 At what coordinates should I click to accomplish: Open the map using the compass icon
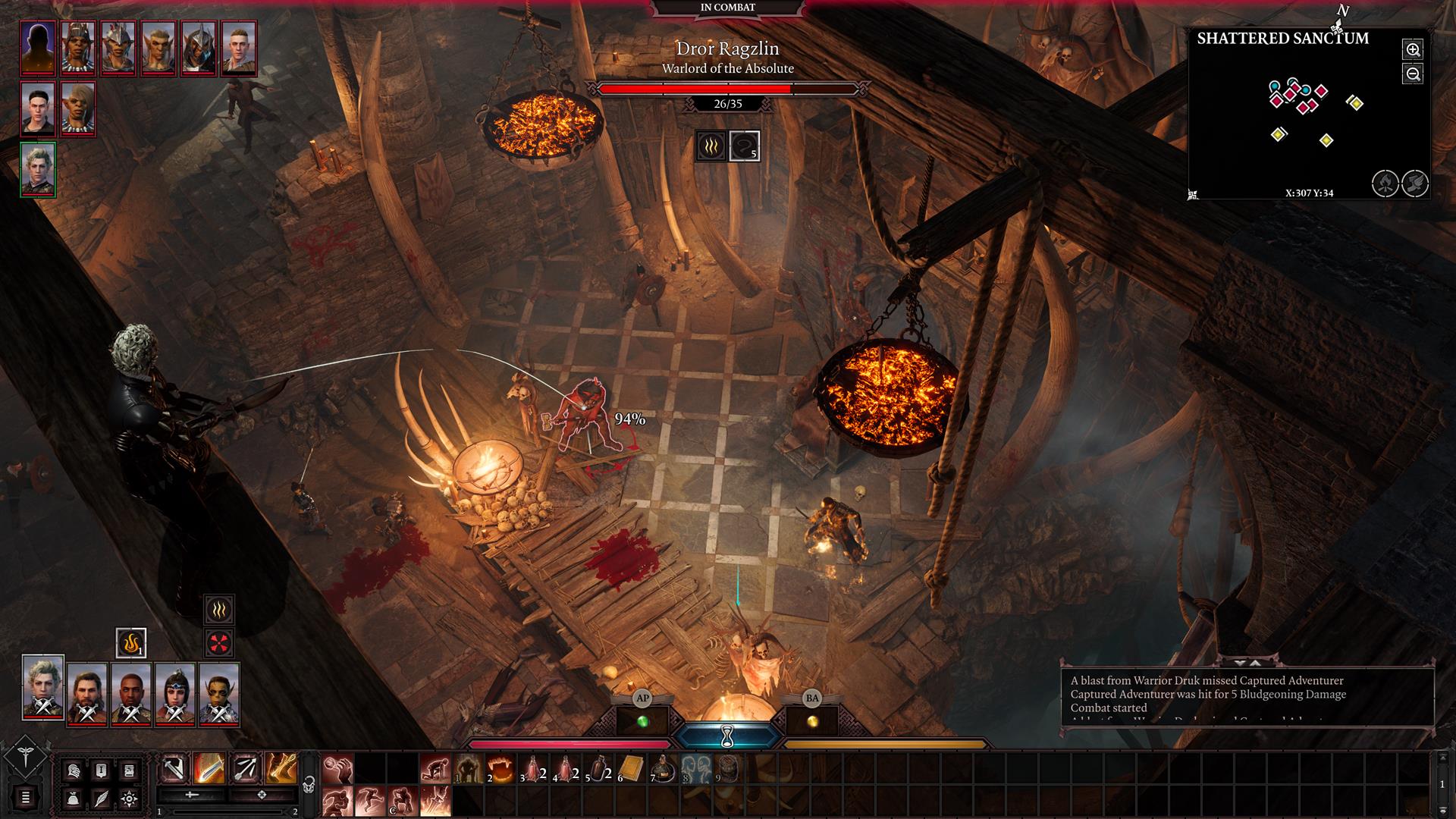[130, 799]
